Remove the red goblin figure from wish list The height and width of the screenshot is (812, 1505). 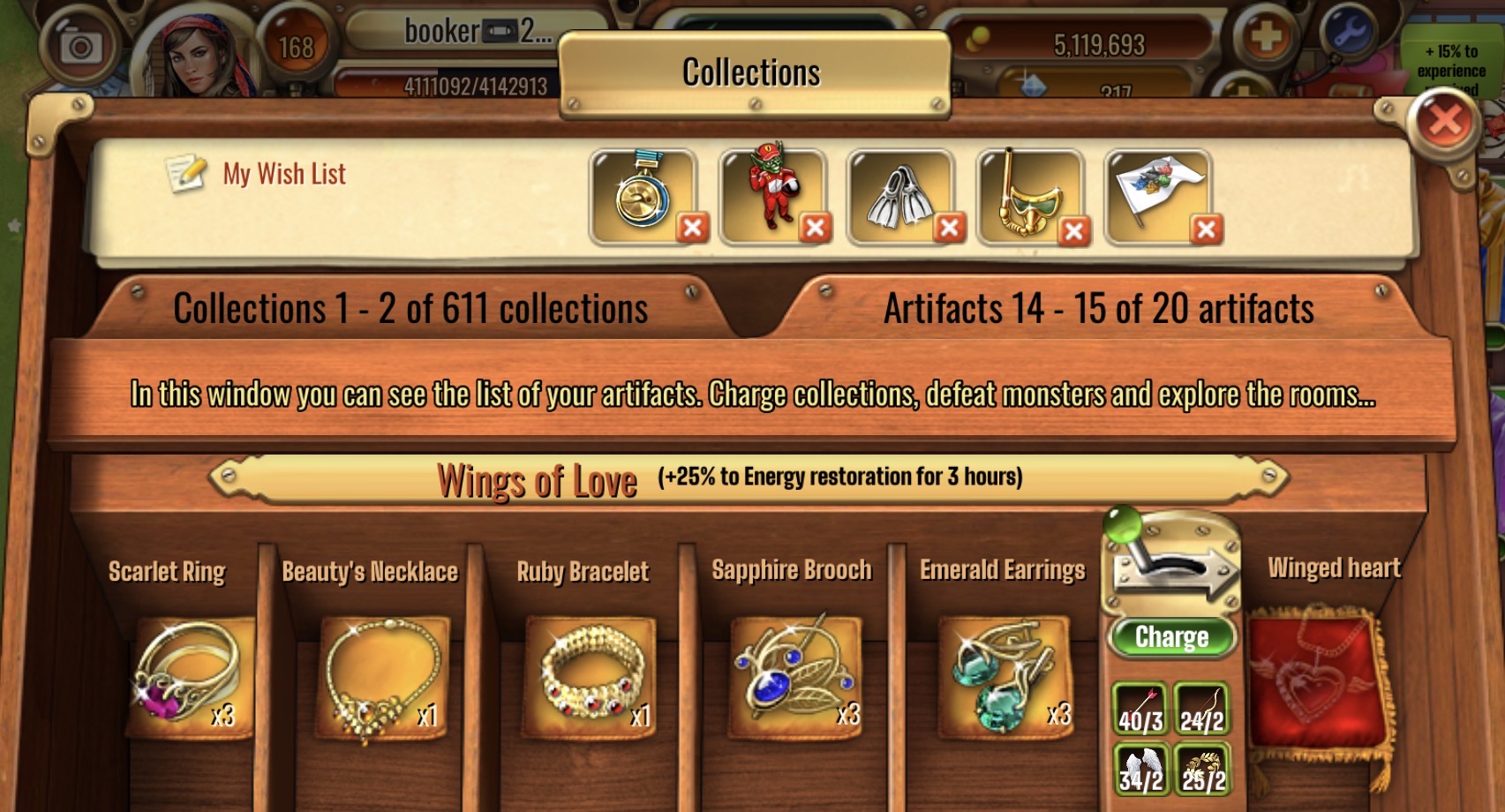[815, 229]
